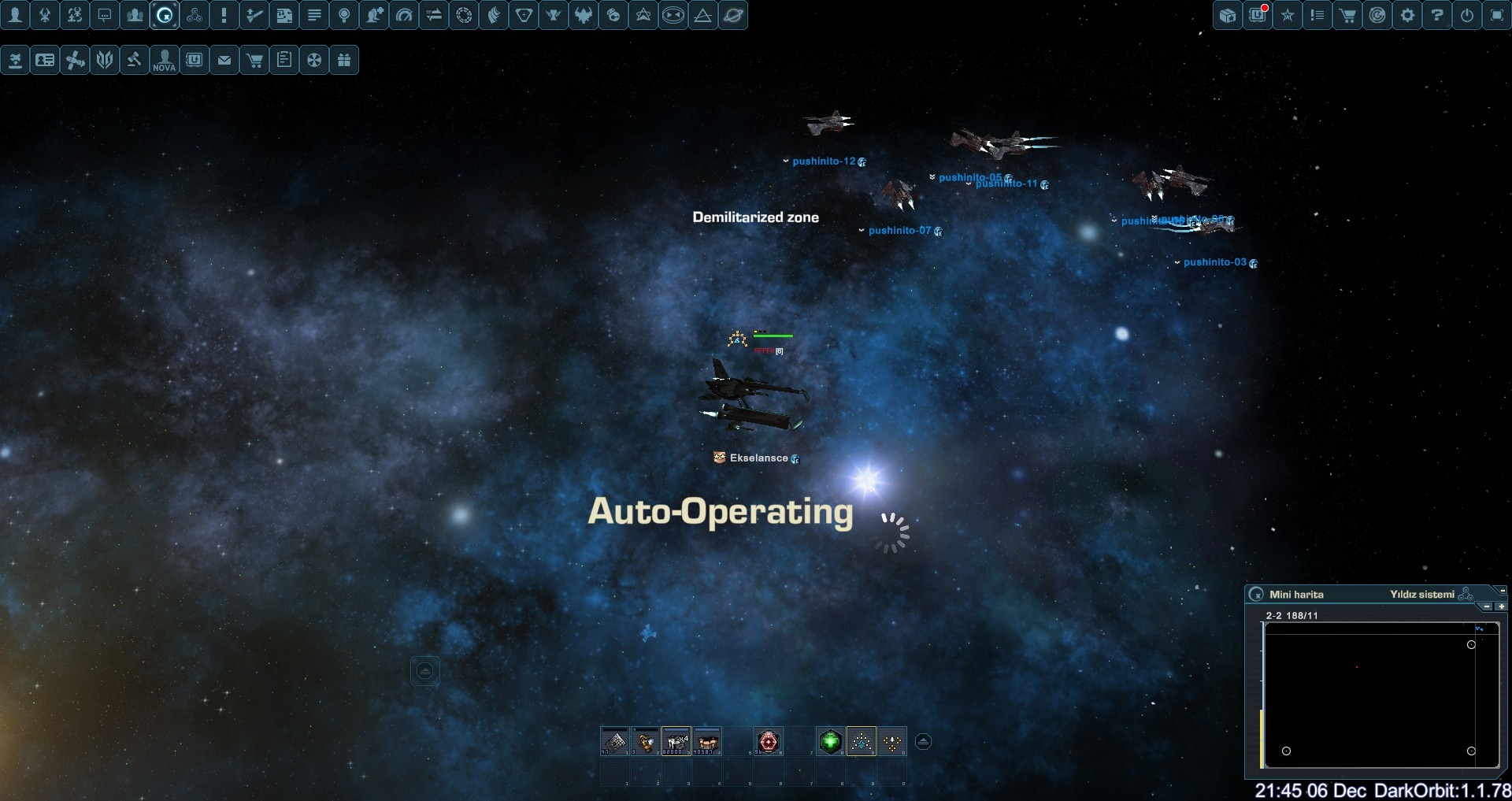This screenshot has height=801, width=1512.
Task: Open the chat speech bubble window
Action: tap(105, 15)
